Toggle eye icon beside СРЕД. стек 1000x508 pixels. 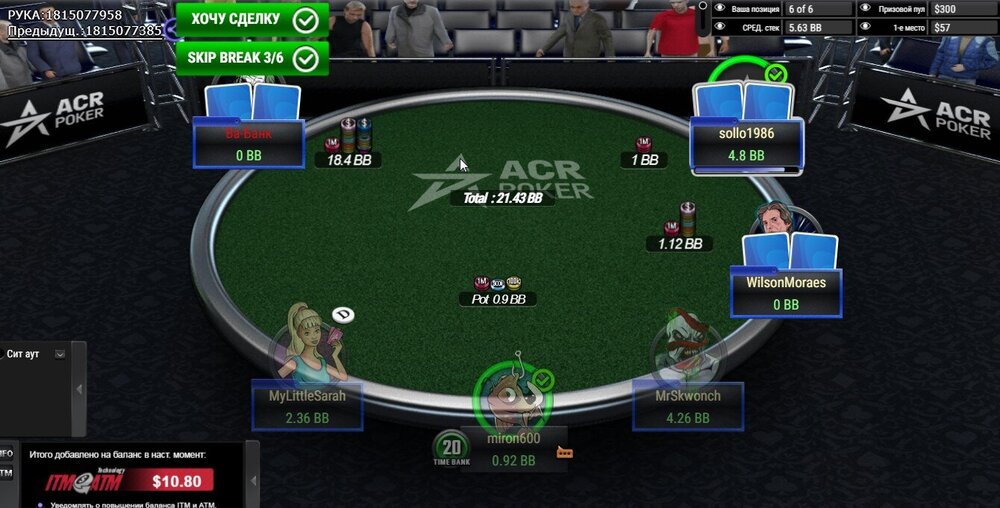pyautogui.click(x=720, y=27)
